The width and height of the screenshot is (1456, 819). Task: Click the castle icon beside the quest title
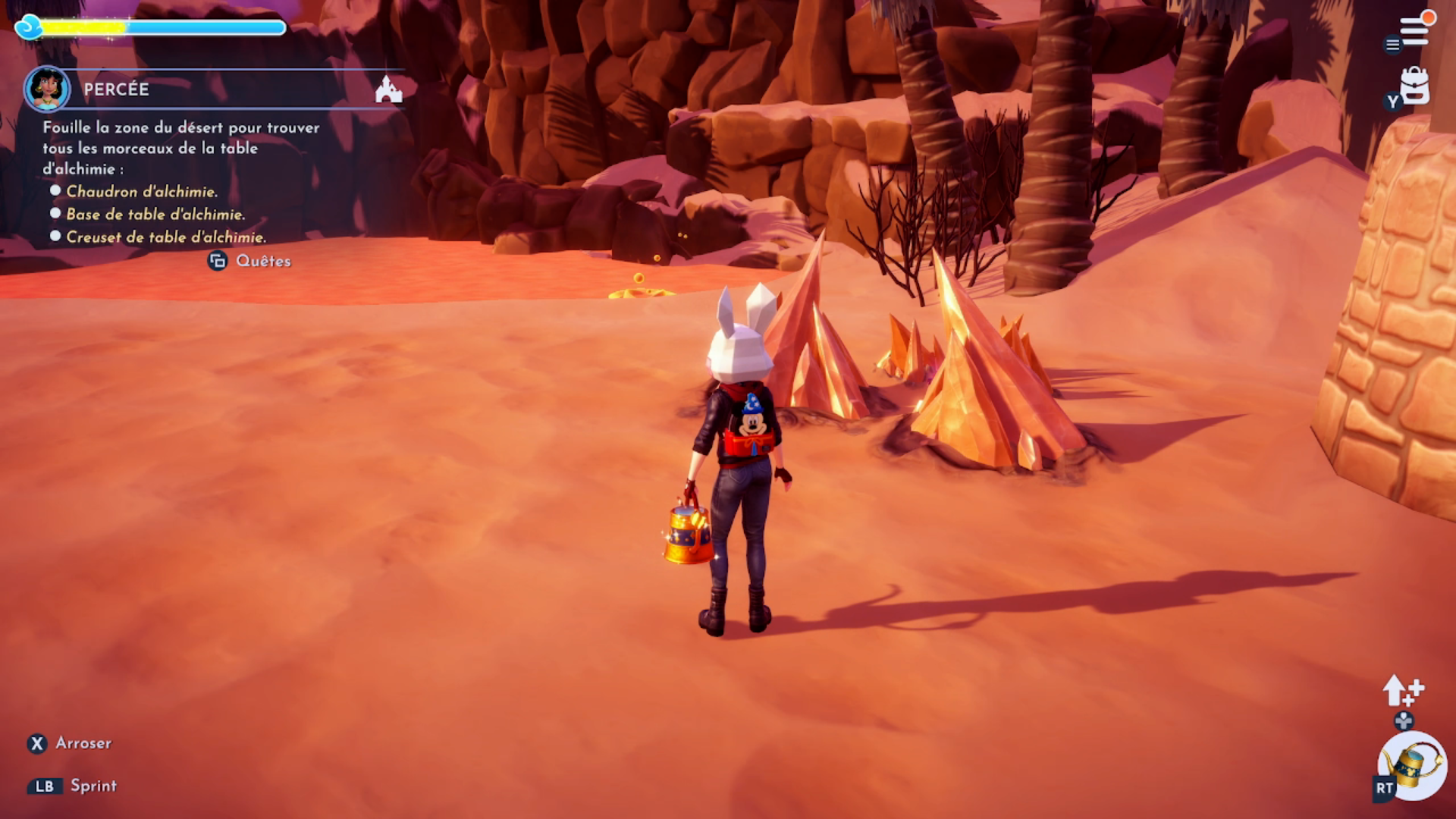click(x=388, y=89)
